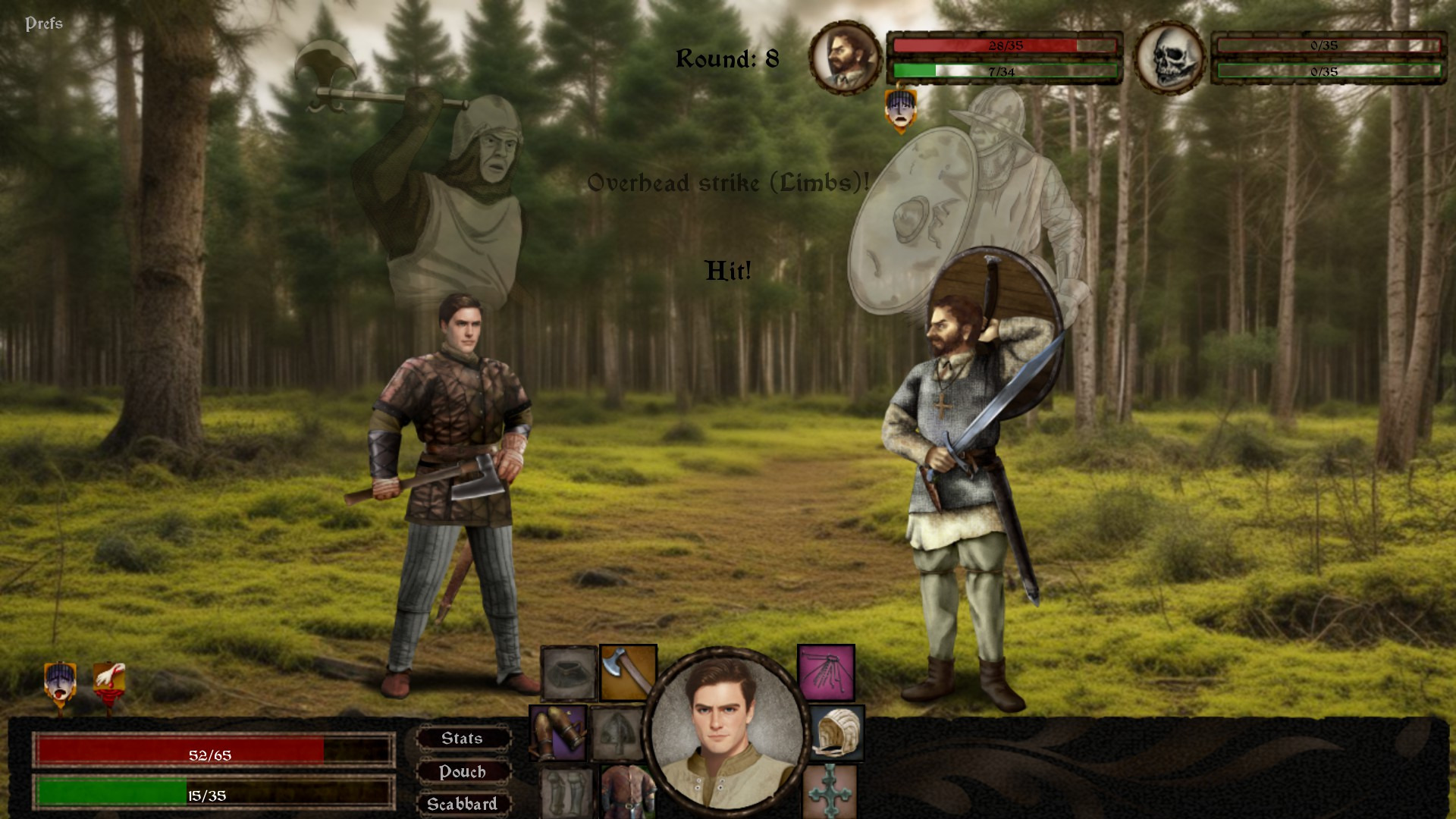This screenshot has width=1456, height=819.
Task: Inspect the enemy's exhausted face status icon
Action: [900, 110]
